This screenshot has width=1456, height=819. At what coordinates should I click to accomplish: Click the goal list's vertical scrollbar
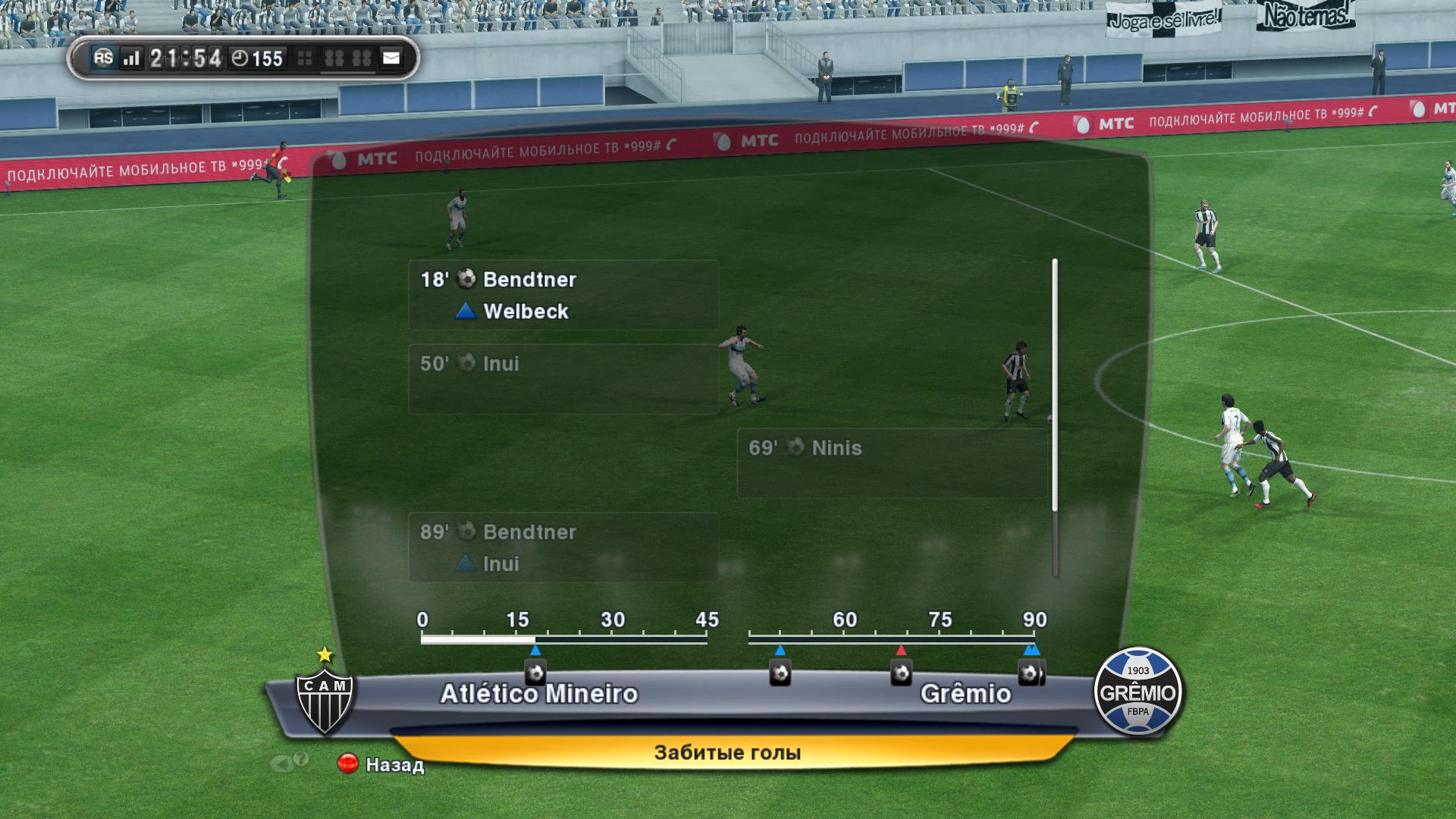click(x=1055, y=417)
